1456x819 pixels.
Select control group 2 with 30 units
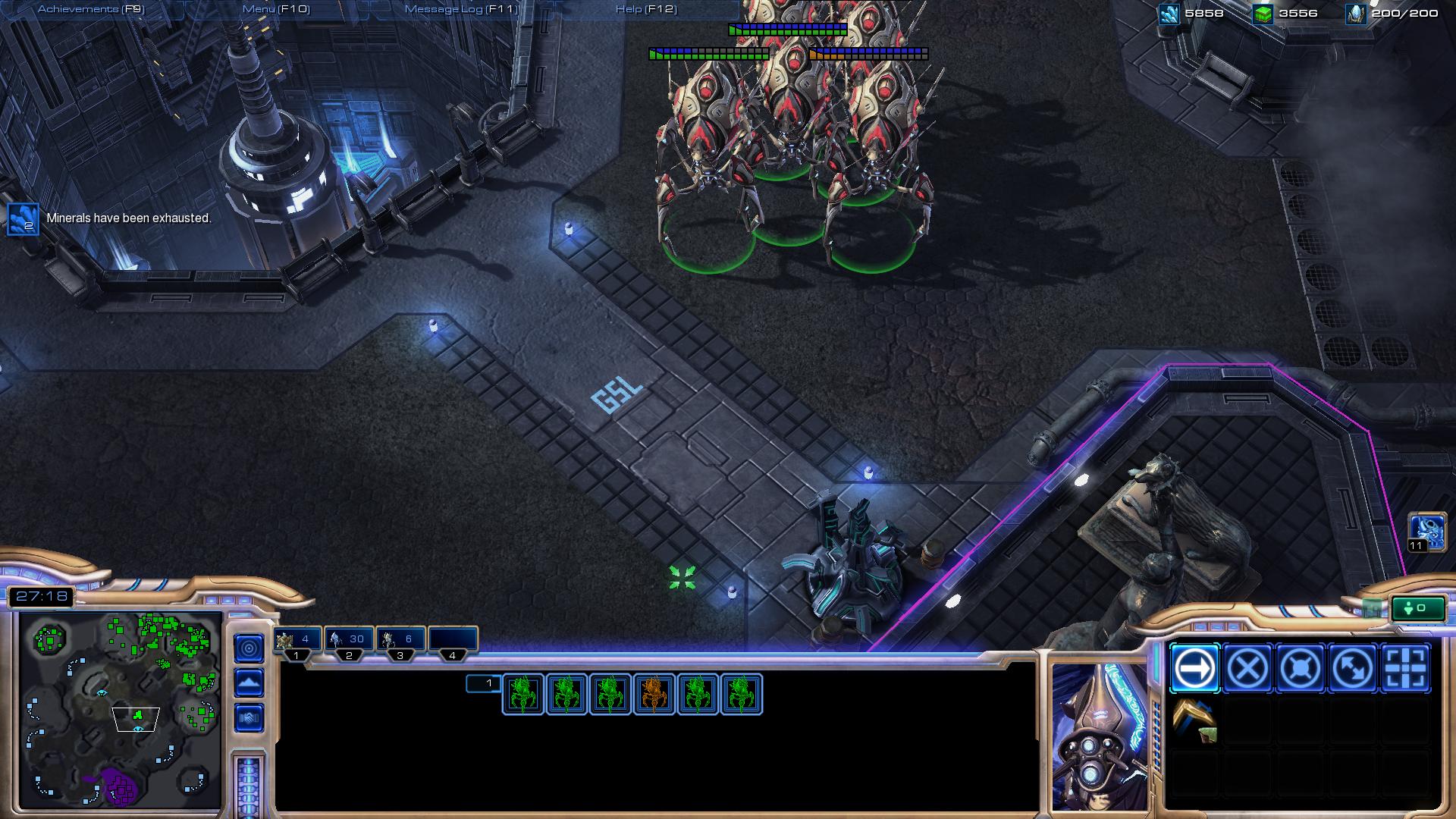point(349,641)
